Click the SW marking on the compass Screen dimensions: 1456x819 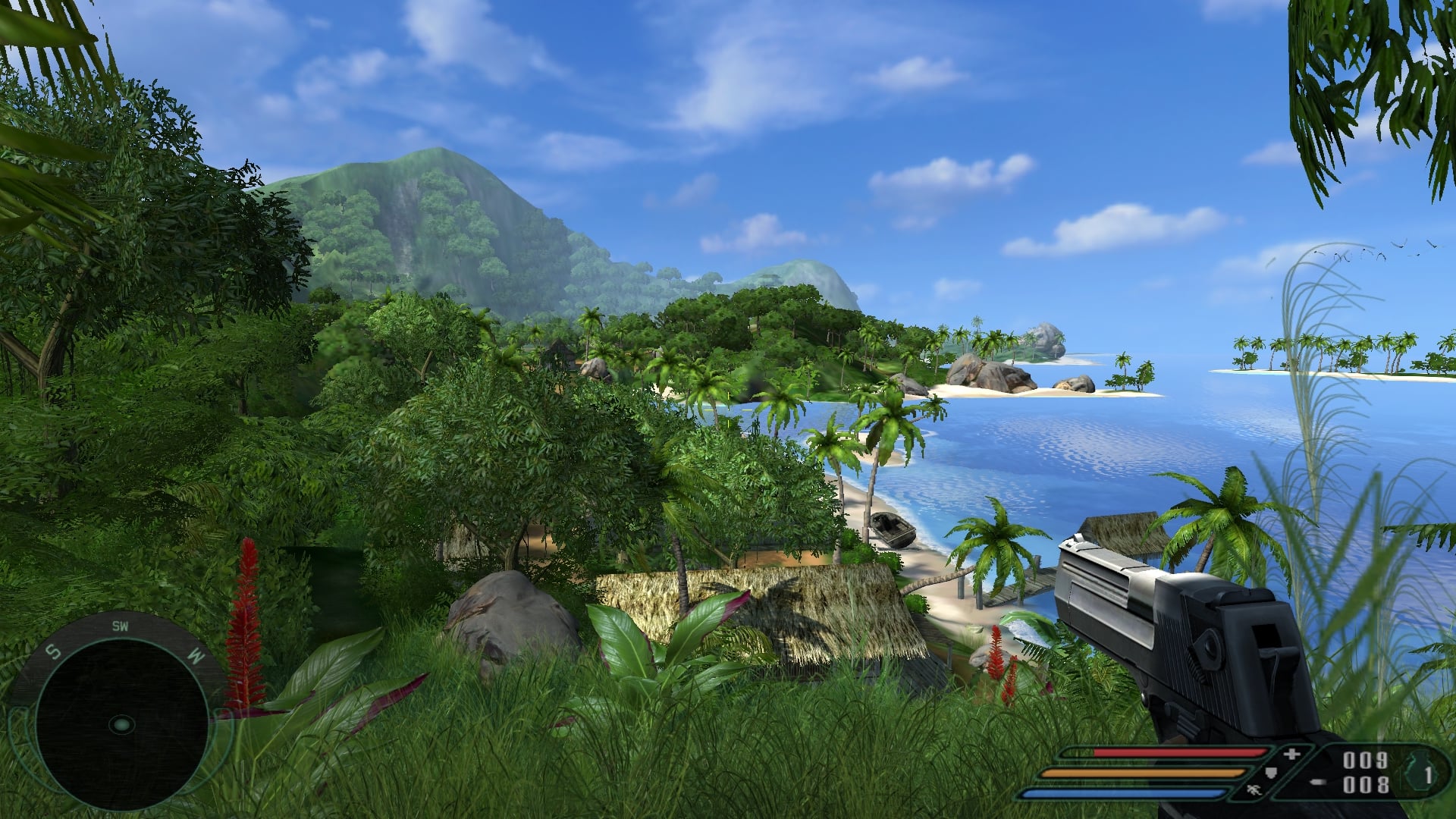pos(121,626)
